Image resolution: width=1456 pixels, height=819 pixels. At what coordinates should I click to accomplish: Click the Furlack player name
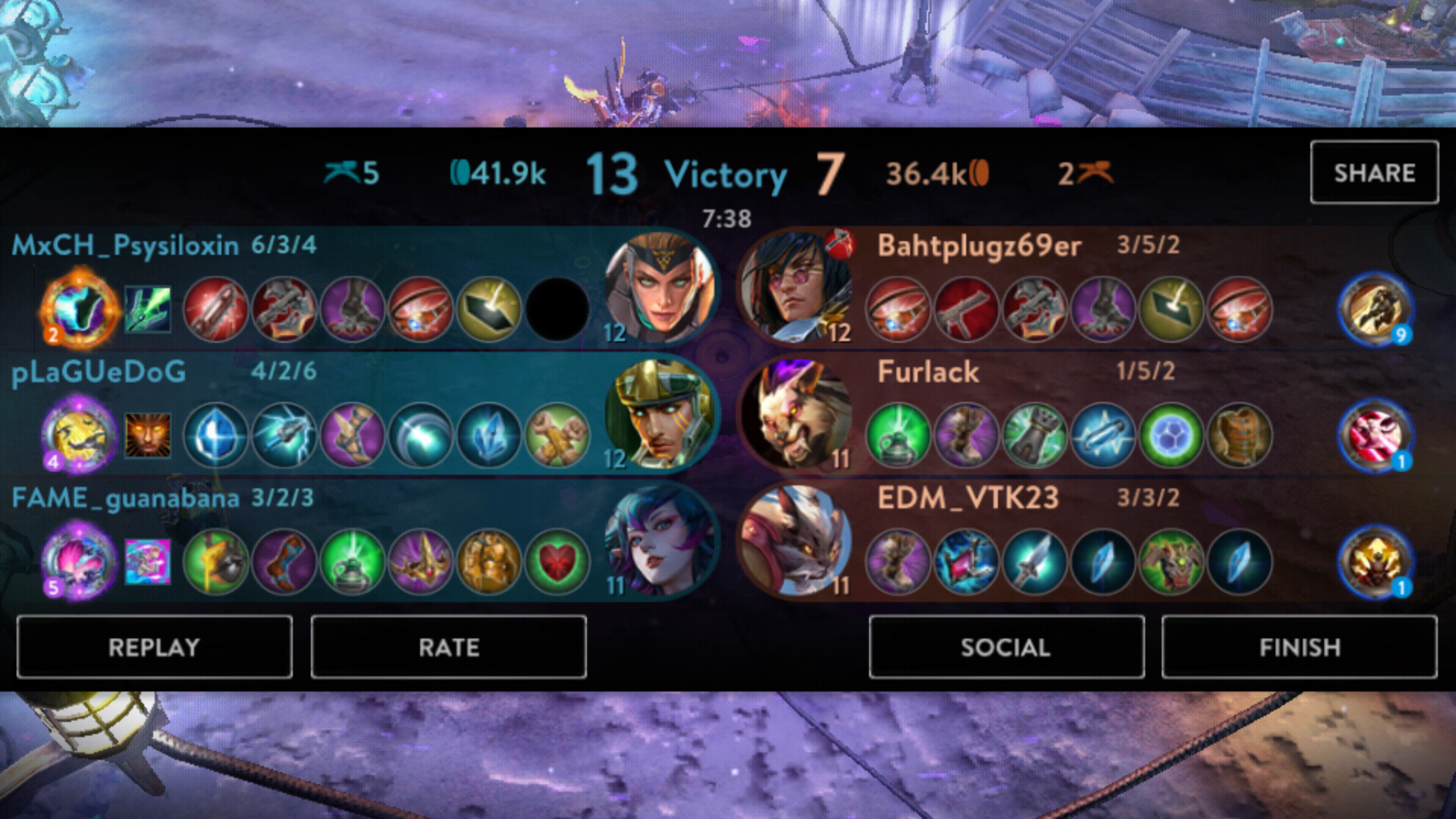pos(928,372)
